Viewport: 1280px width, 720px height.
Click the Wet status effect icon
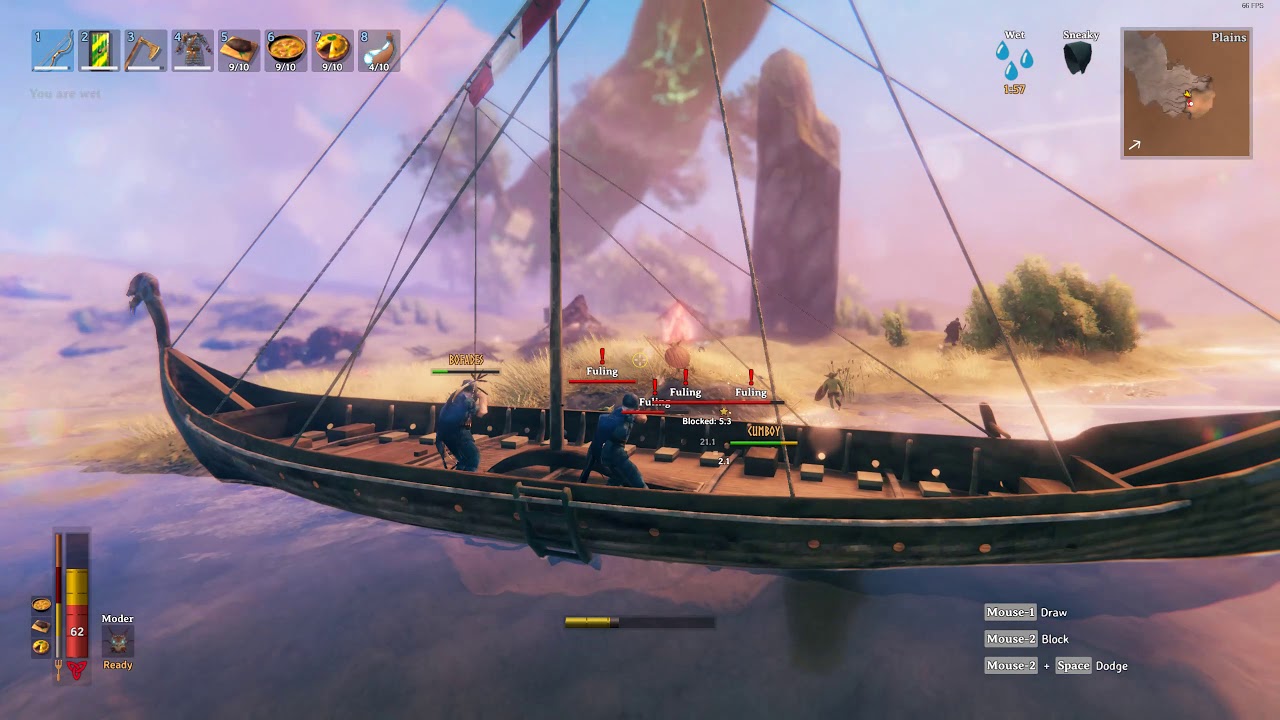[x=1014, y=60]
